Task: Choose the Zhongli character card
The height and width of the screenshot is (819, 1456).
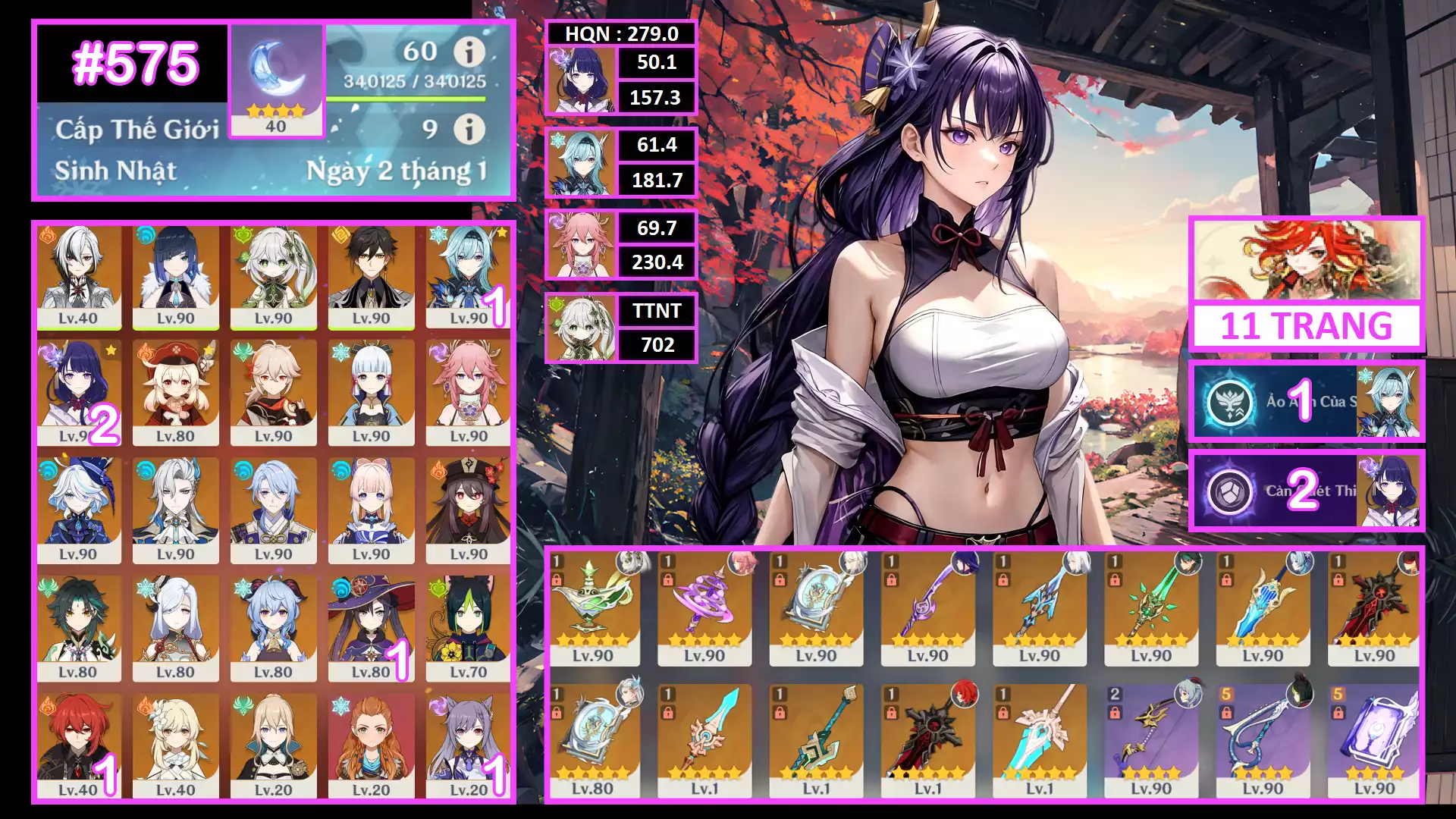Action: [371, 277]
